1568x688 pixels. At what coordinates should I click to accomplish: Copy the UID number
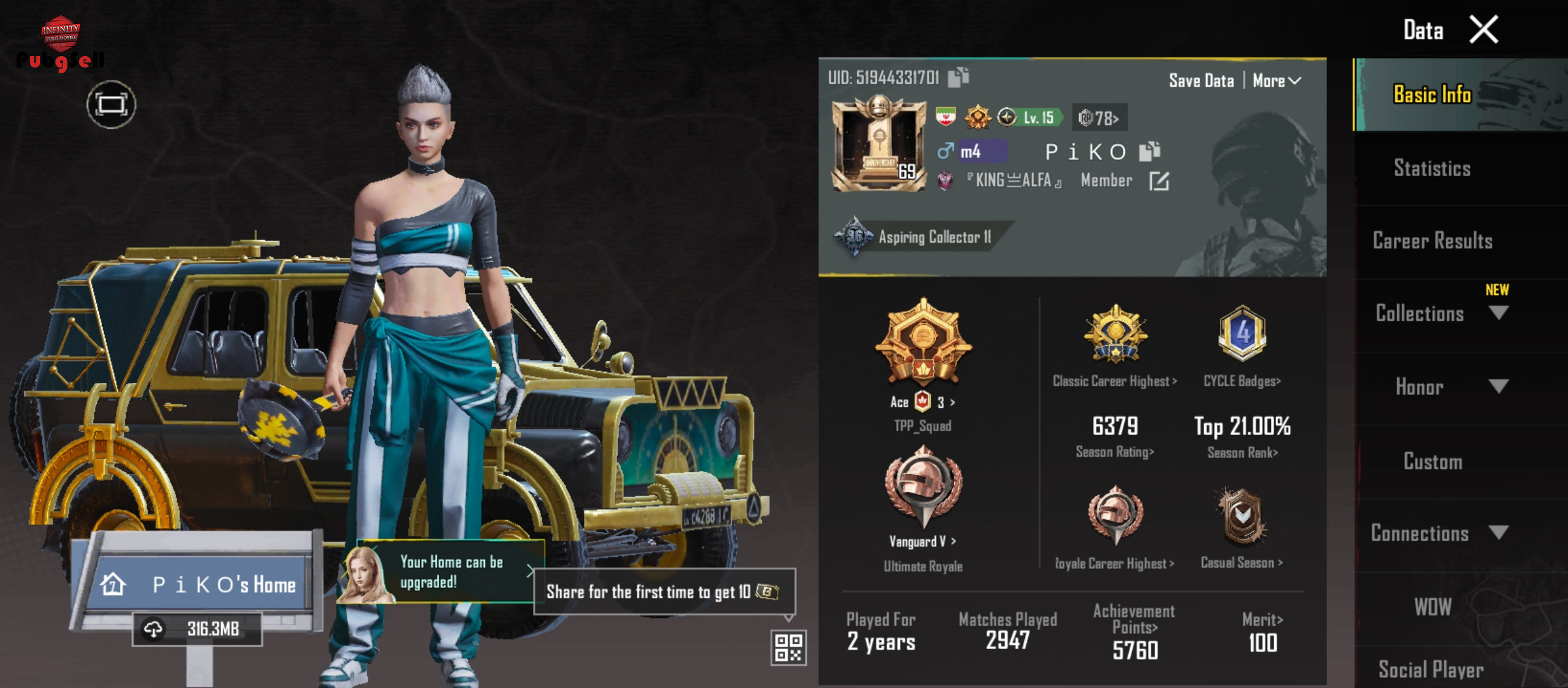tap(958, 77)
